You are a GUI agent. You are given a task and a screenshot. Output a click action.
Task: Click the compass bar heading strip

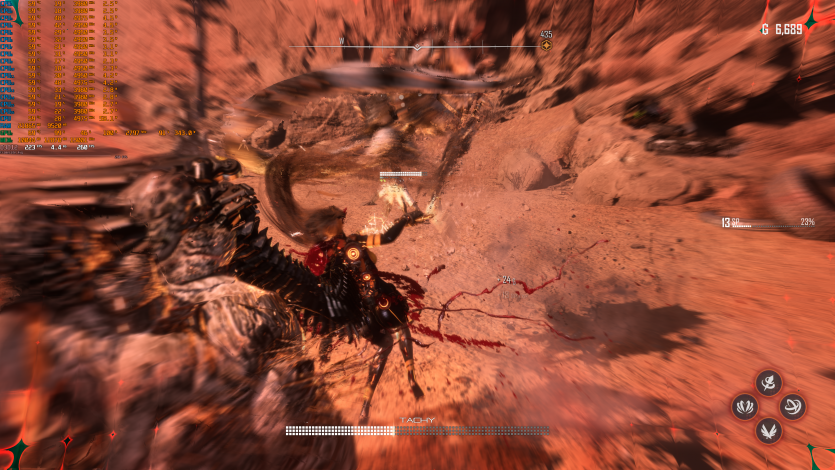[417, 46]
